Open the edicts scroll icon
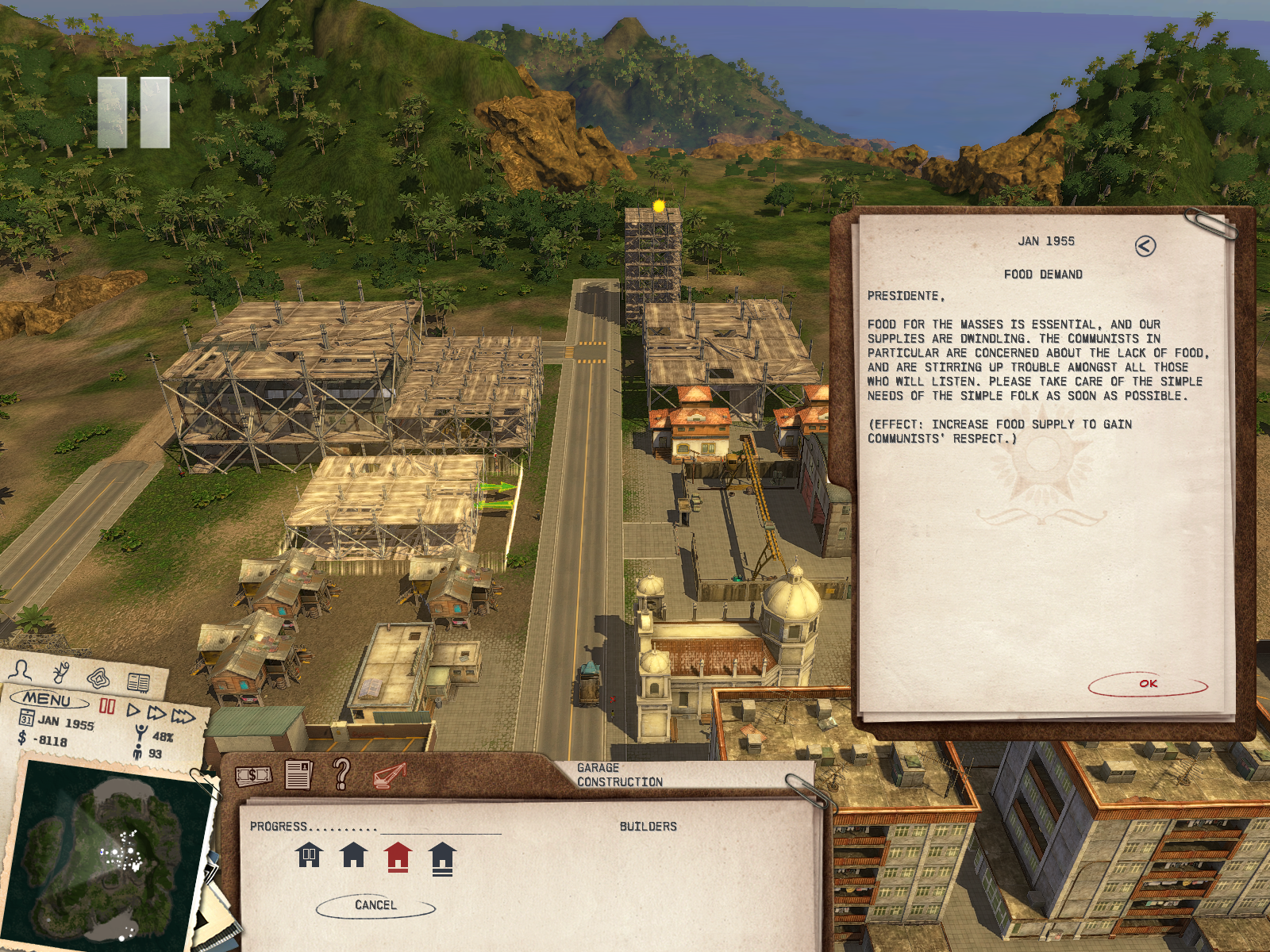This screenshot has width=1270, height=952. click(x=62, y=674)
